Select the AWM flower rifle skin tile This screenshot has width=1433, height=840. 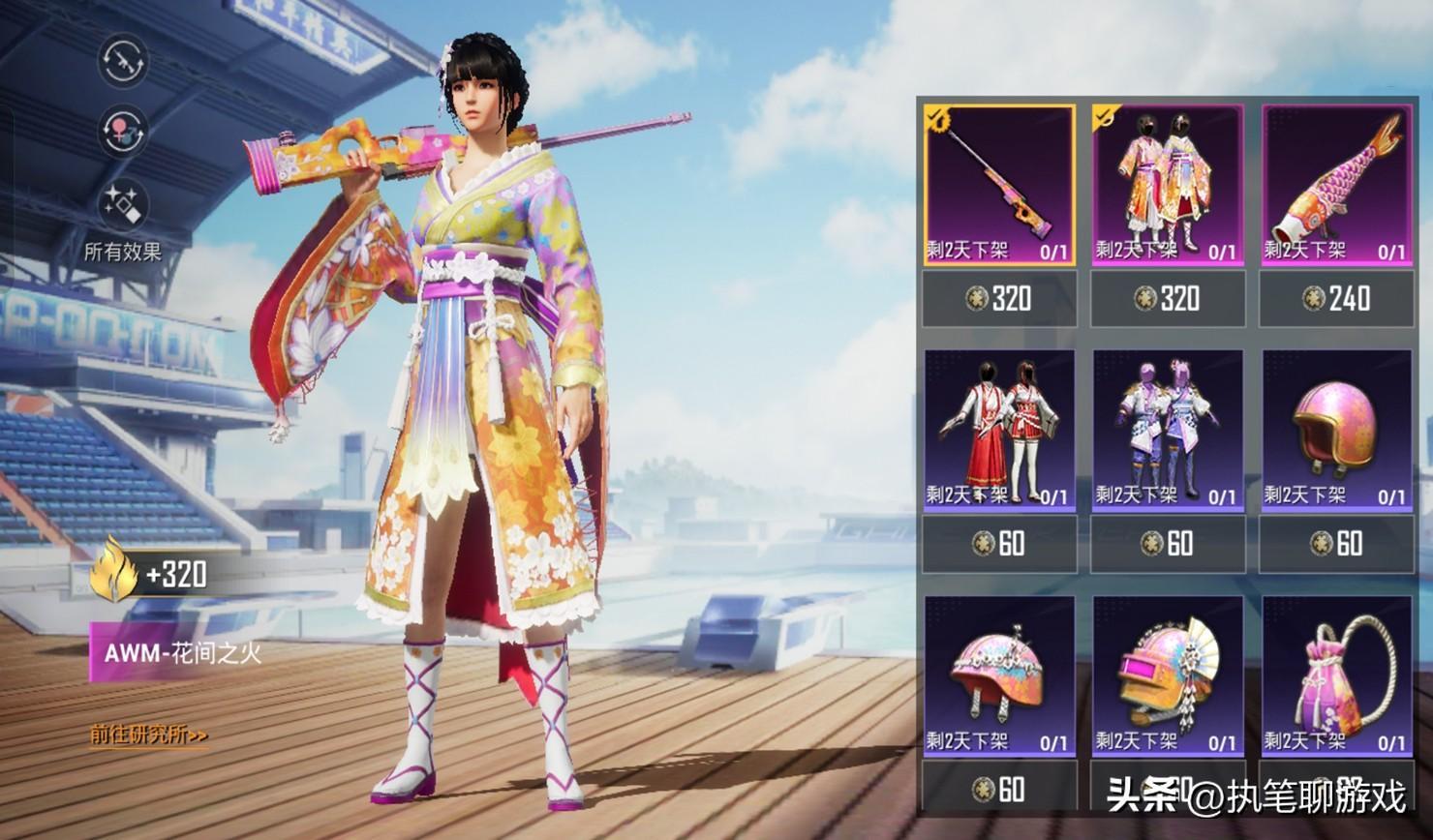tap(999, 184)
